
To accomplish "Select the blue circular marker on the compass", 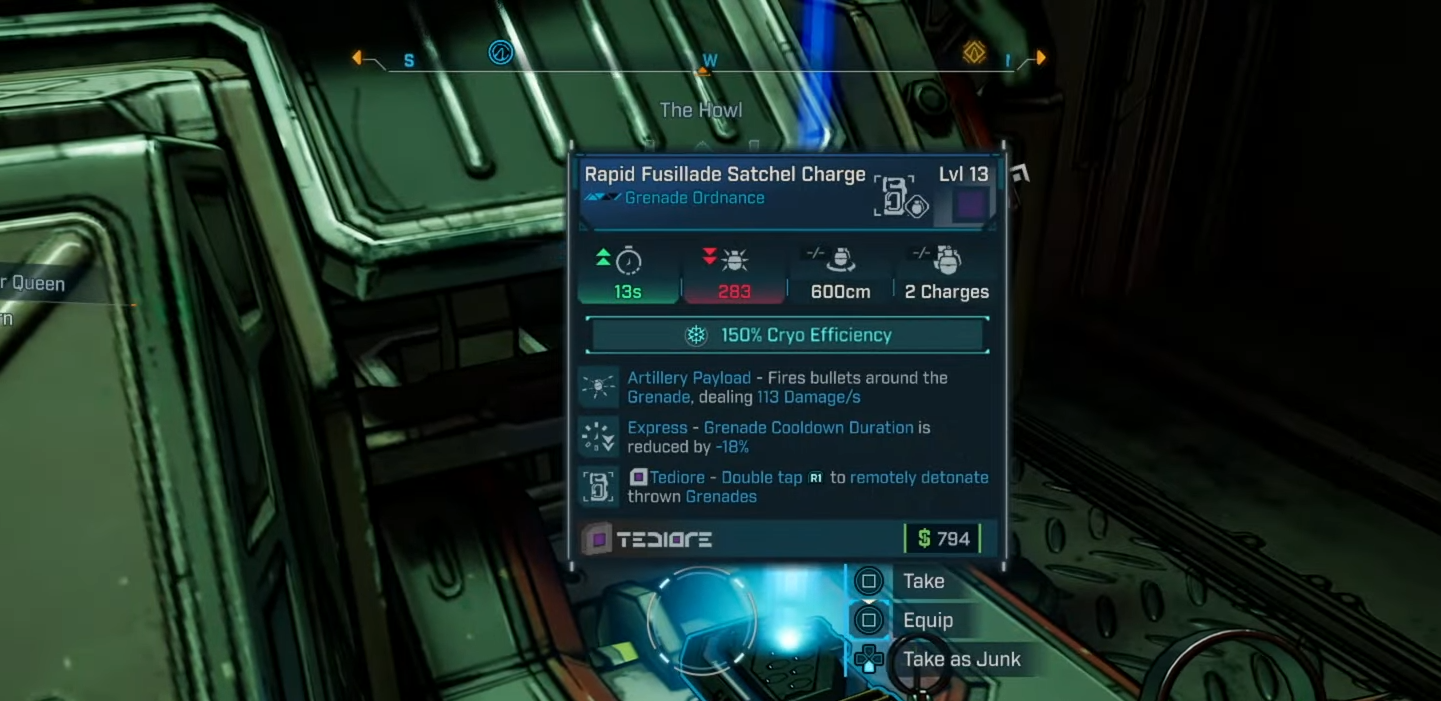I will [x=500, y=52].
